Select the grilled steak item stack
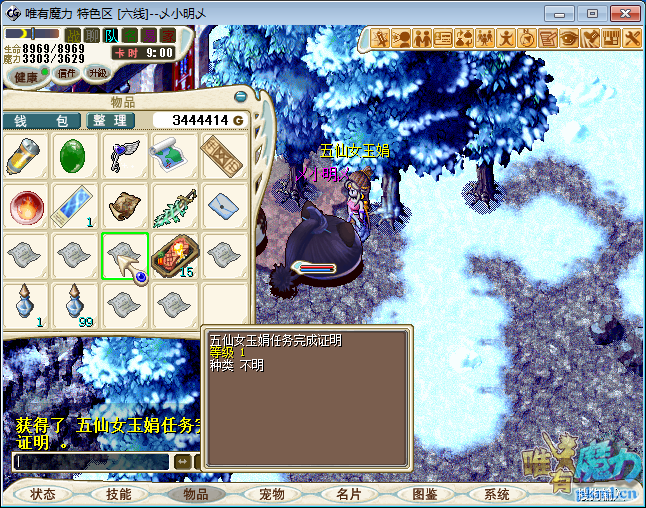Screen dimensions: 646x508 (x=173, y=255)
